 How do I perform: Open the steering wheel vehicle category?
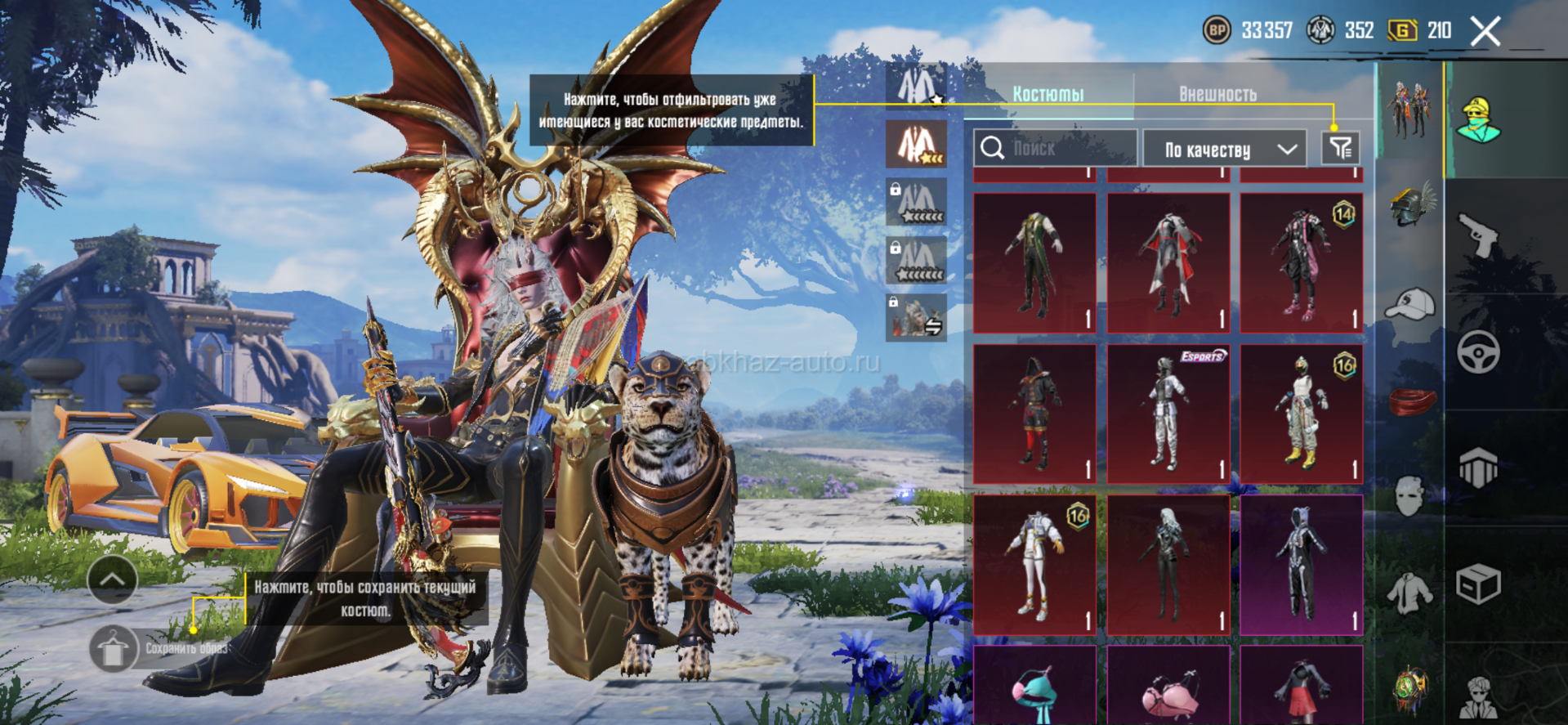(x=1478, y=352)
